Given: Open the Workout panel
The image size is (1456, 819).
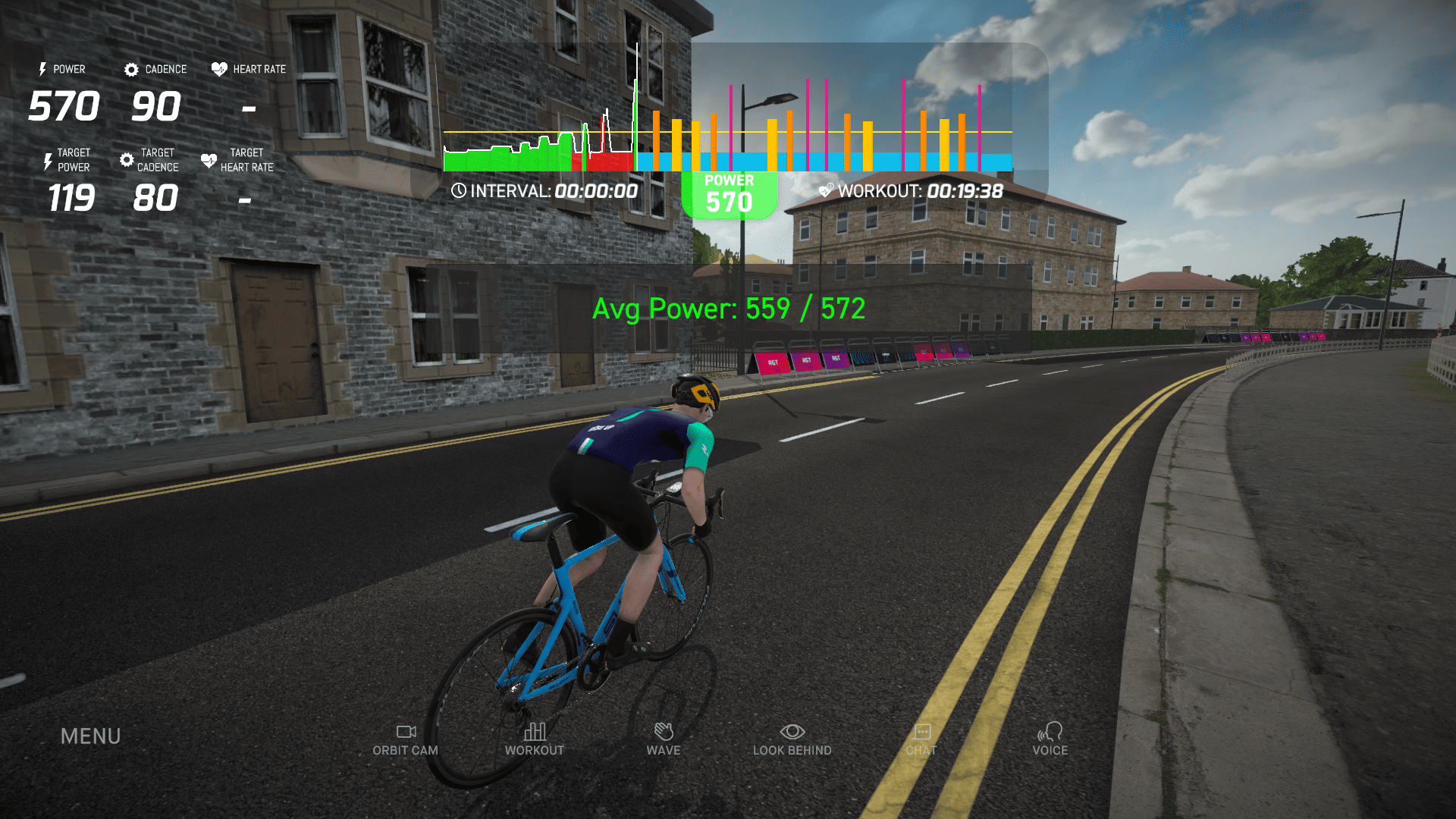Looking at the screenshot, I should point(535,739).
